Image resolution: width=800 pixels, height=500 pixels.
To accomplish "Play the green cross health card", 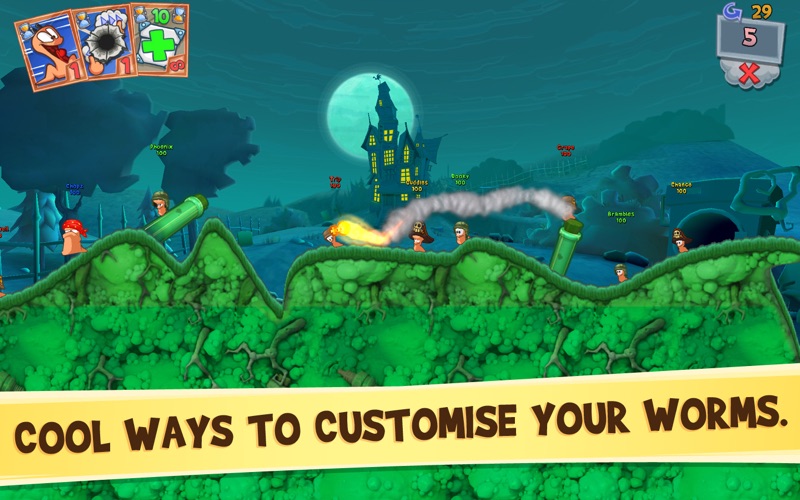I will tap(160, 41).
